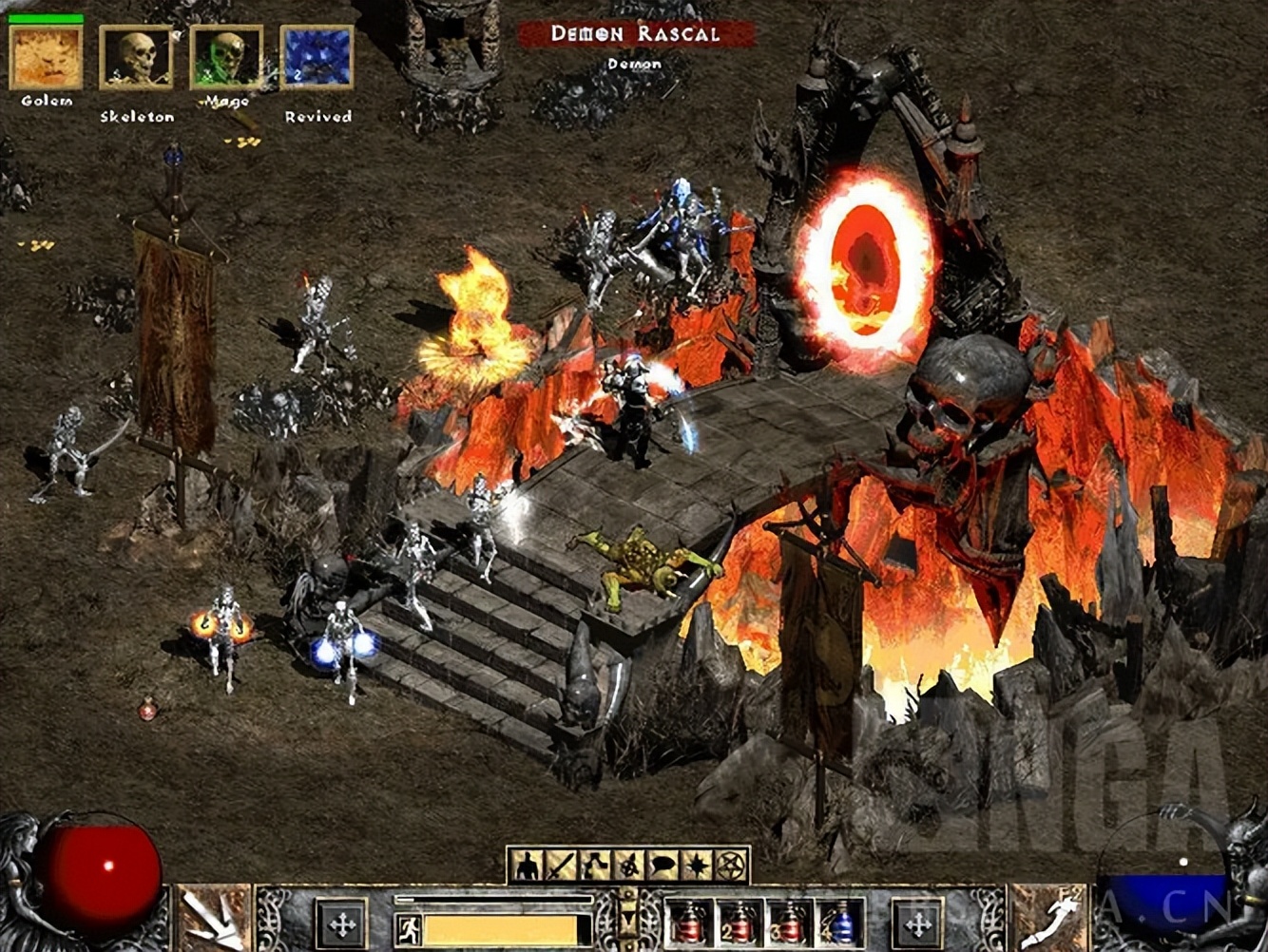Select the green skull Mage portrait
Viewport: 1268px width, 952px height.
tap(226, 57)
